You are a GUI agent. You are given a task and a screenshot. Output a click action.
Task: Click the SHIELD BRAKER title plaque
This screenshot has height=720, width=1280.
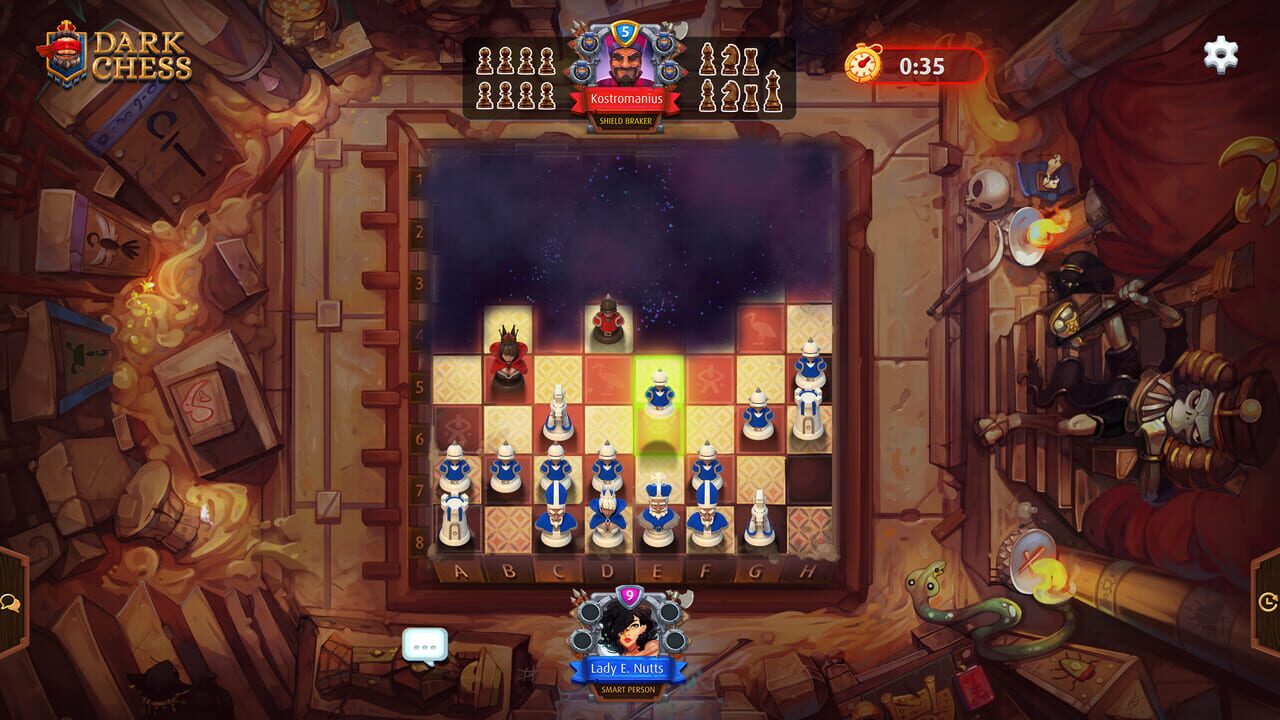[x=625, y=121]
